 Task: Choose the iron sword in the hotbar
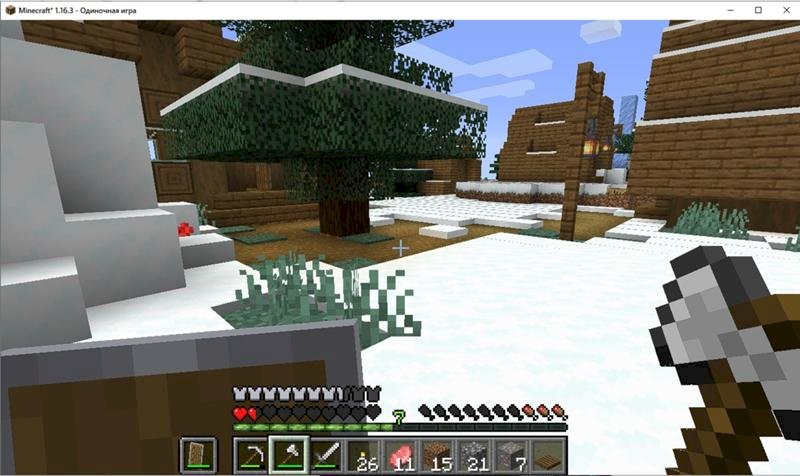click(324, 455)
